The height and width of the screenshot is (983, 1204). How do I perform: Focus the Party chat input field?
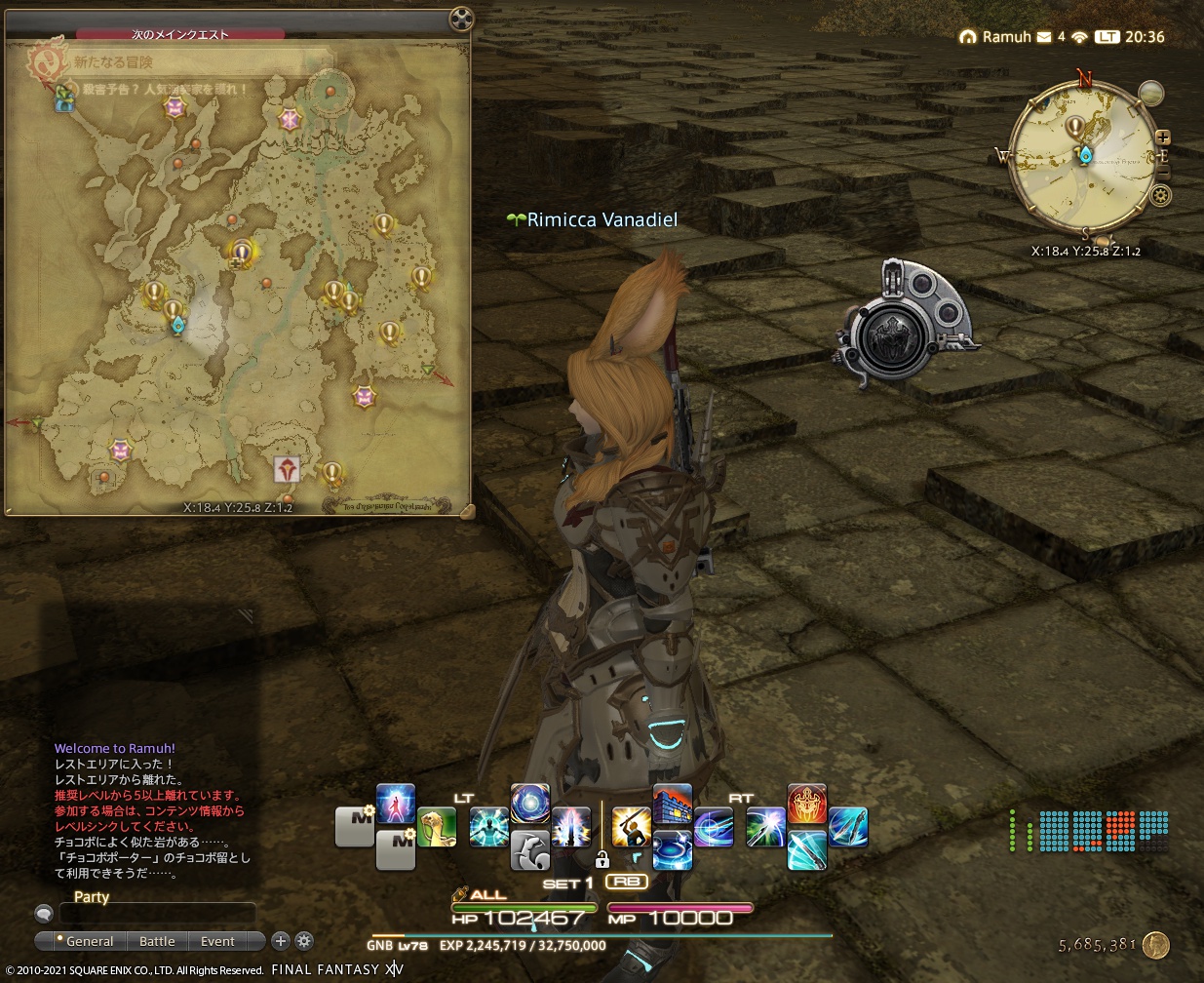pos(157,914)
